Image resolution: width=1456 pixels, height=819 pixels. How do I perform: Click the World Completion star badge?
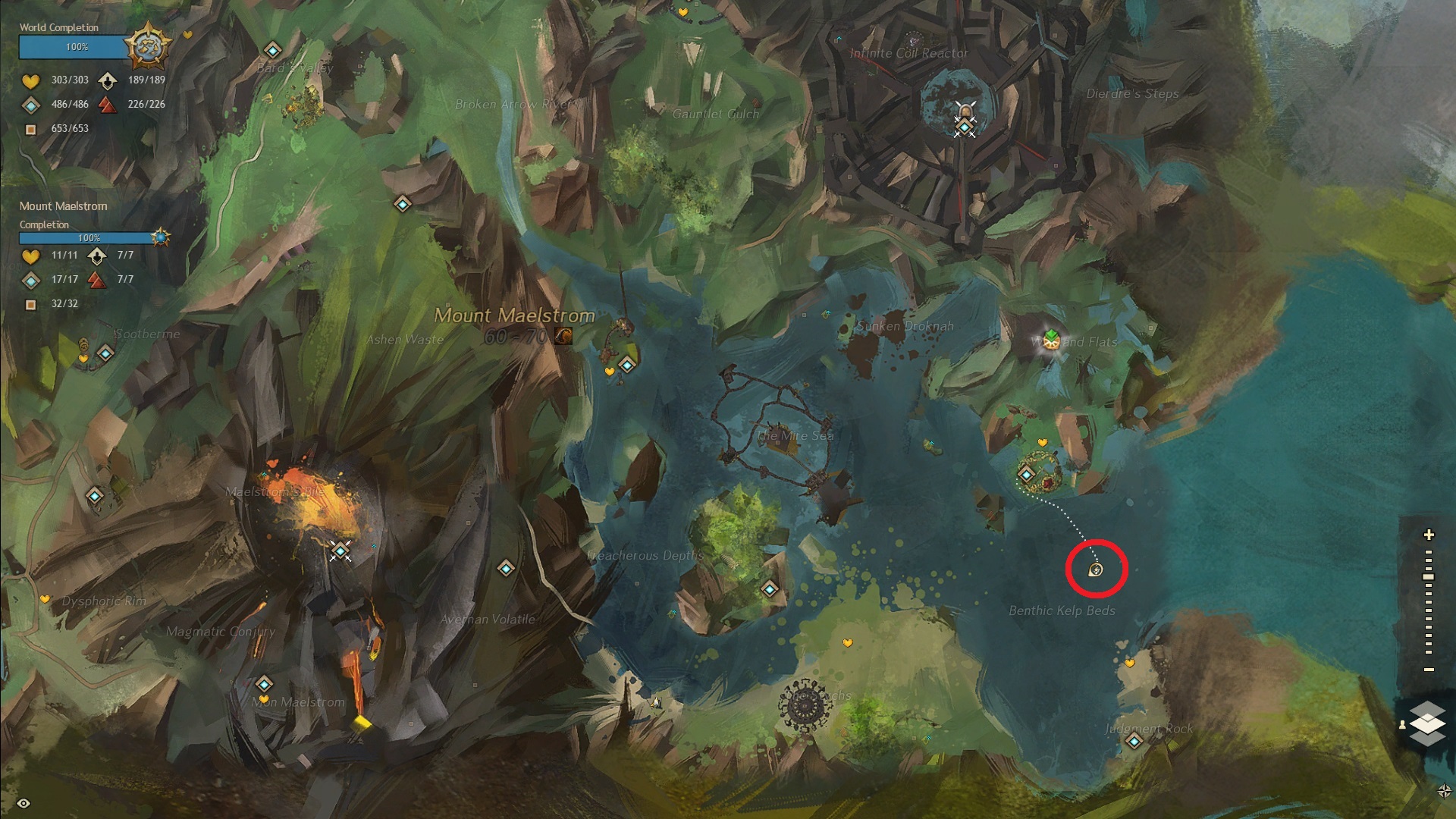pos(146,45)
